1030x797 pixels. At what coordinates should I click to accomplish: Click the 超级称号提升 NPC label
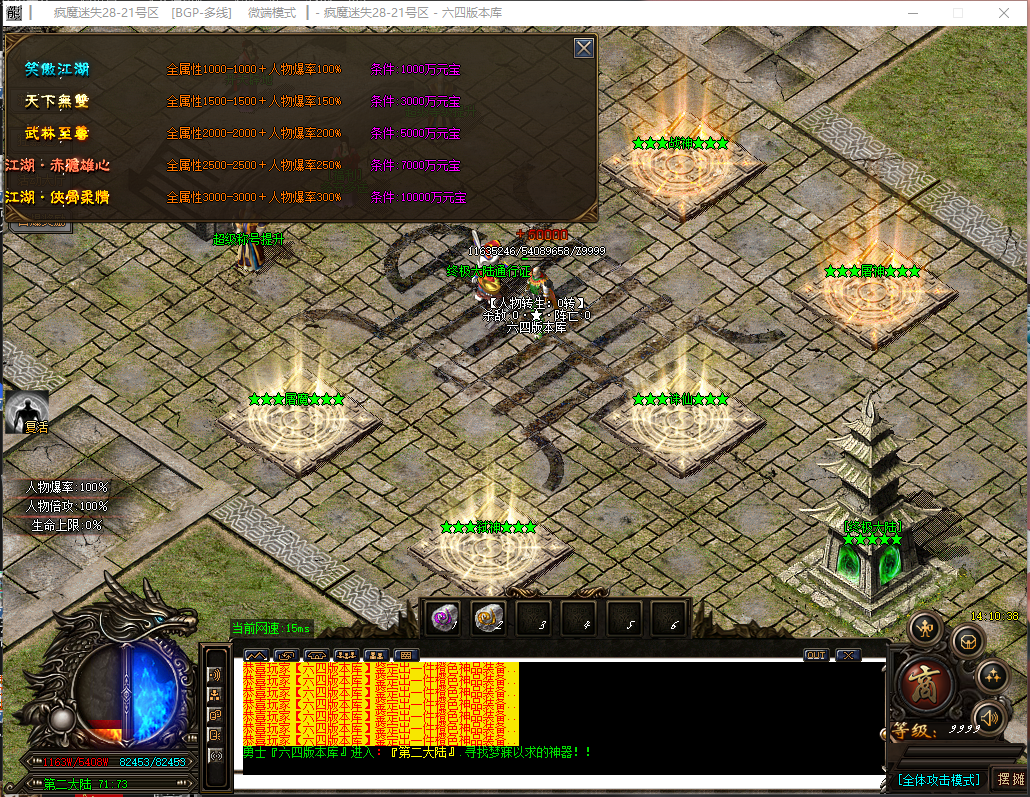[248, 239]
